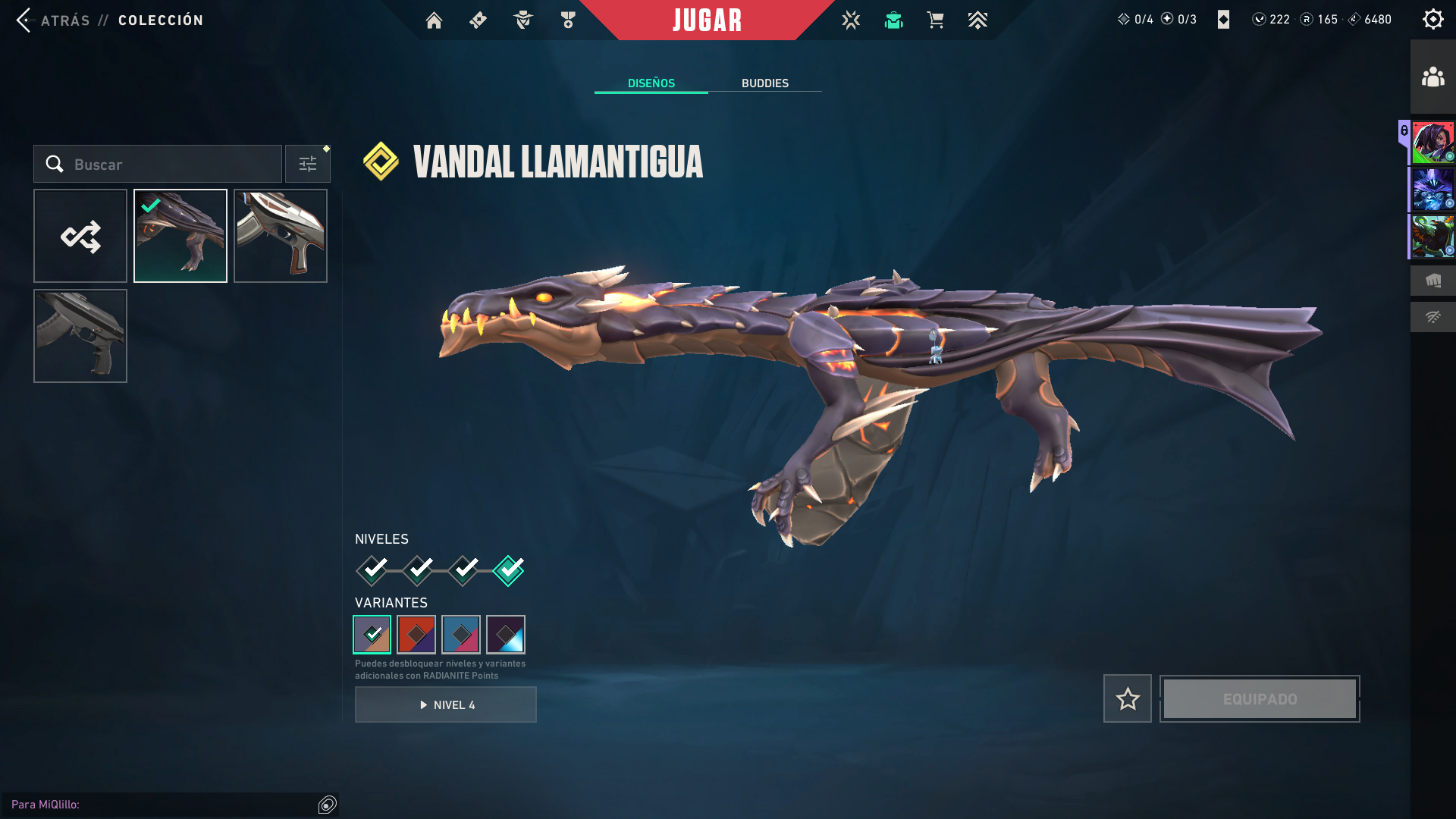Open the in-game Store cart icon
The width and height of the screenshot is (1456, 819).
tap(935, 20)
